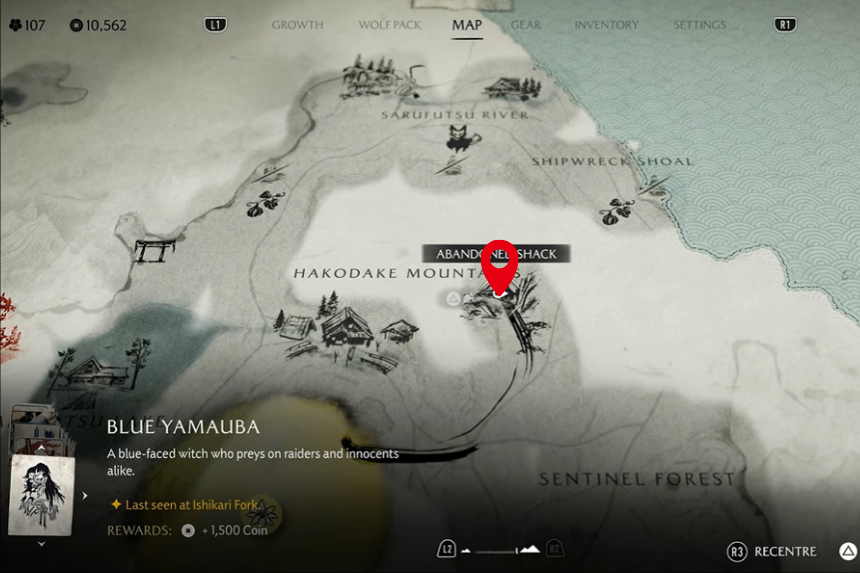Select the red waypoint pin marker

click(499, 263)
